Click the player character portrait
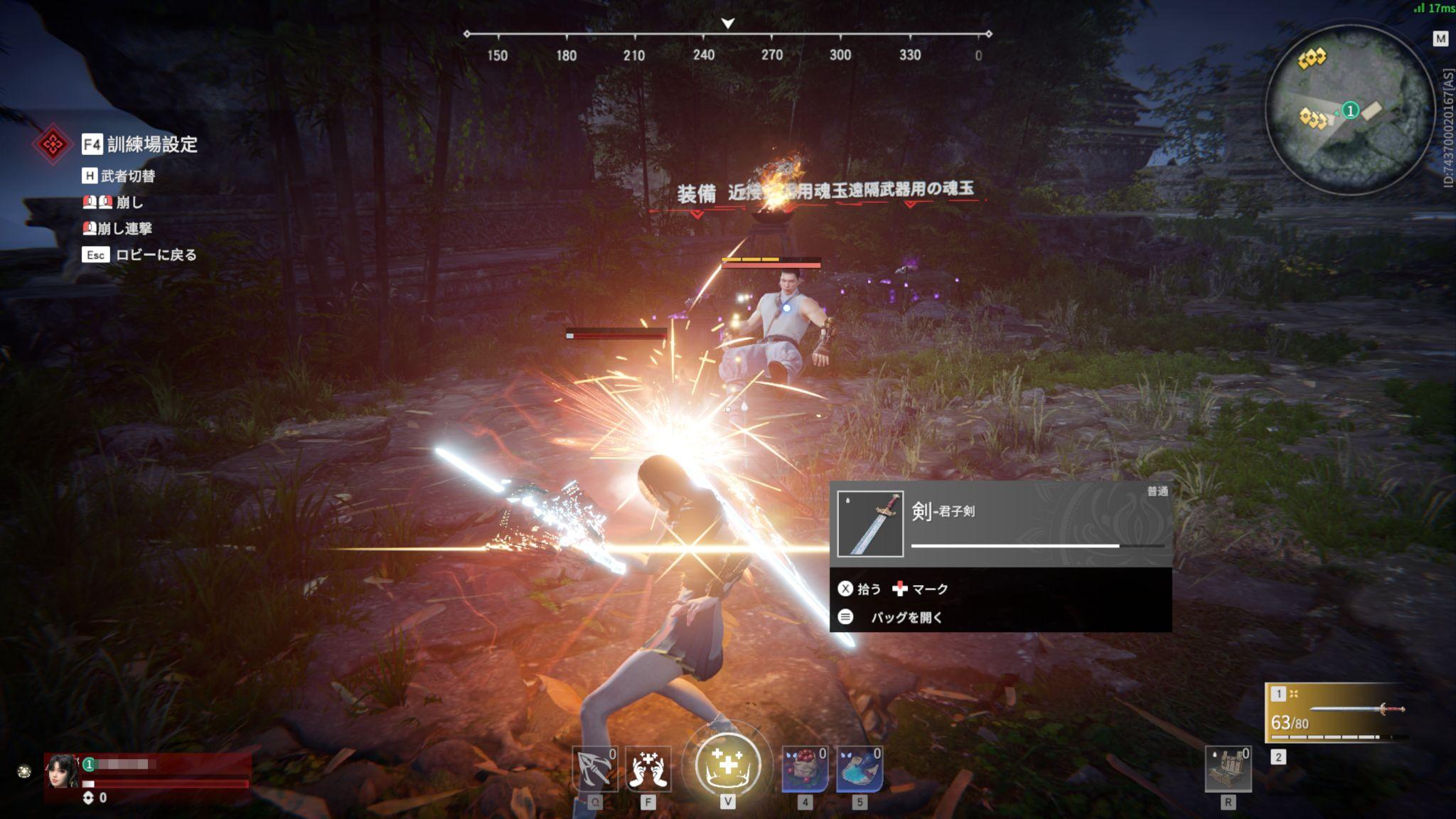This screenshot has width=1456, height=819. pyautogui.click(x=62, y=771)
